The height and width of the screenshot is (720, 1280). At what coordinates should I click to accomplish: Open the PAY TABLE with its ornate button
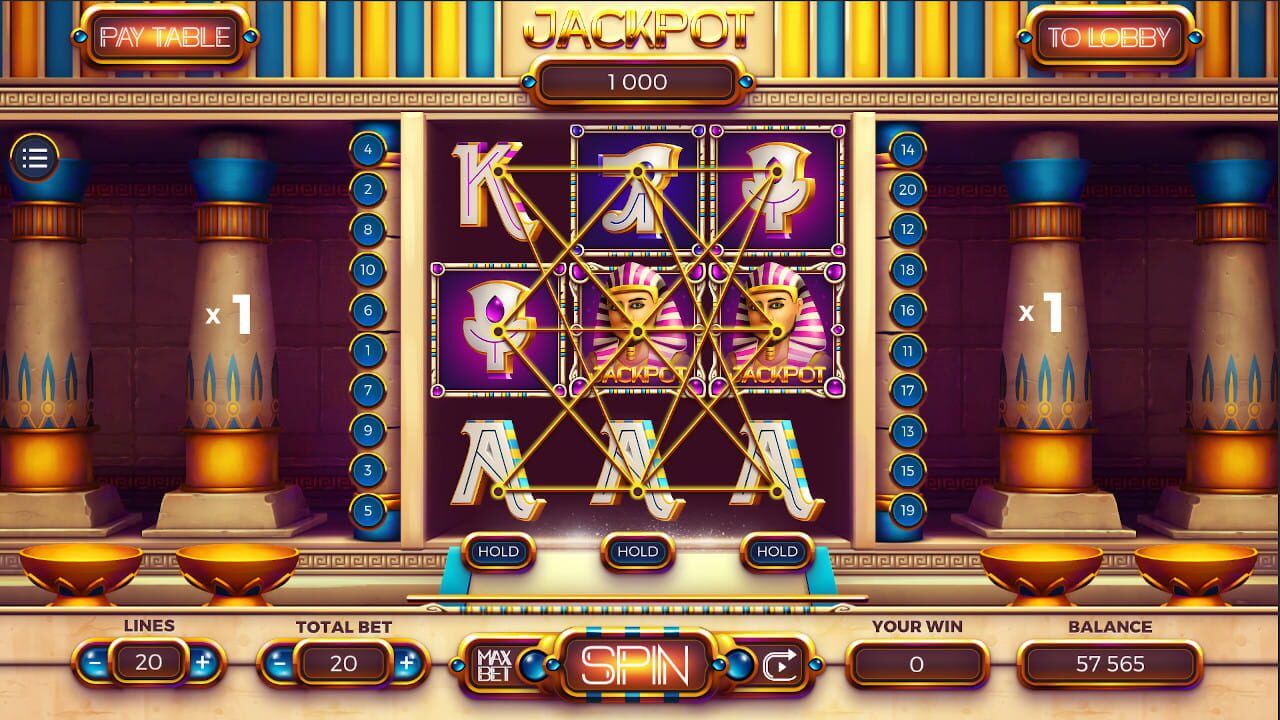coord(164,36)
